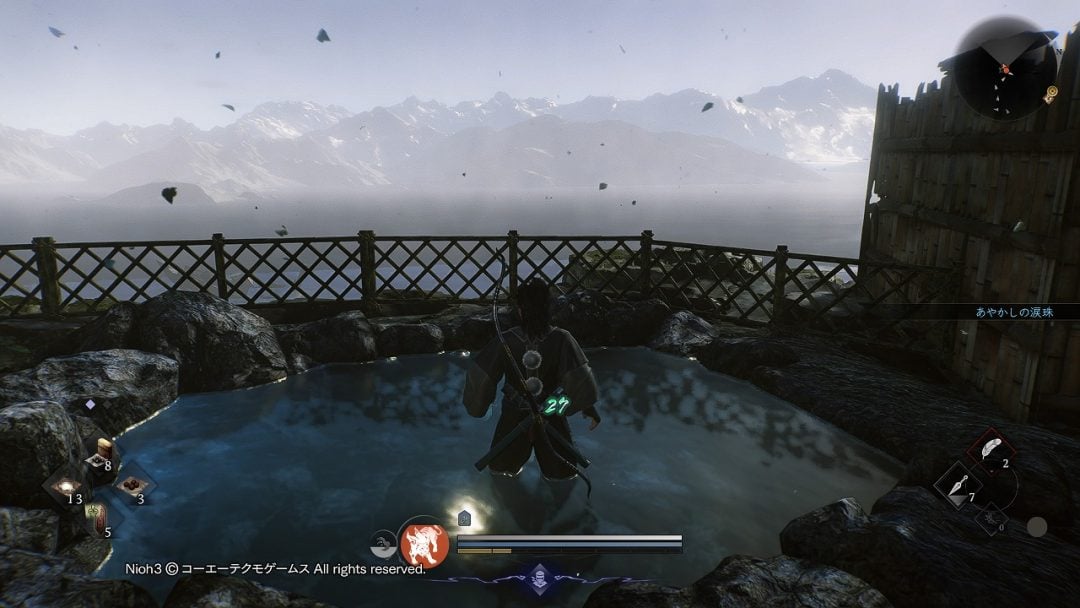Click the small buff icon above health bar
Image resolution: width=1080 pixels, height=608 pixels.
click(x=464, y=517)
